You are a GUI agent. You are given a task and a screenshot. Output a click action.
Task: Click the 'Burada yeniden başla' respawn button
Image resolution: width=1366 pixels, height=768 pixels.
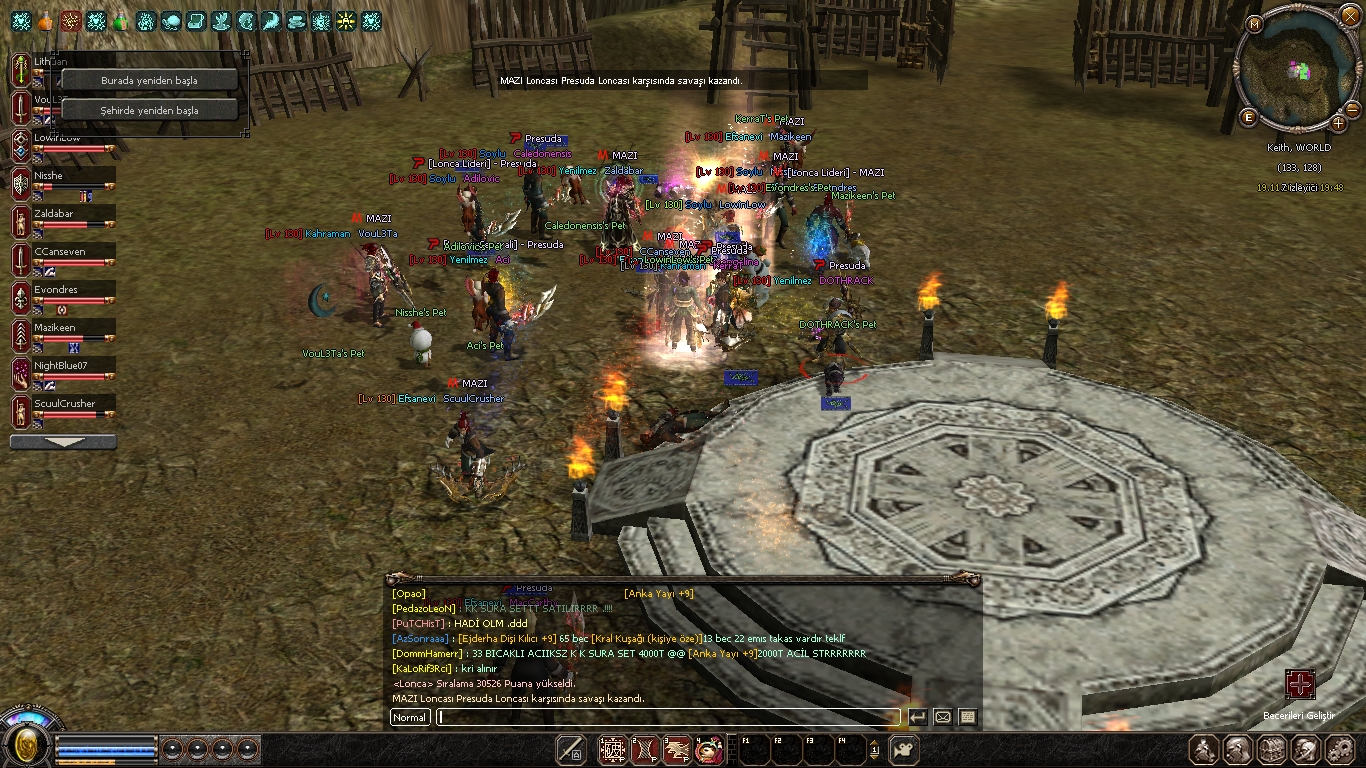click(149, 80)
